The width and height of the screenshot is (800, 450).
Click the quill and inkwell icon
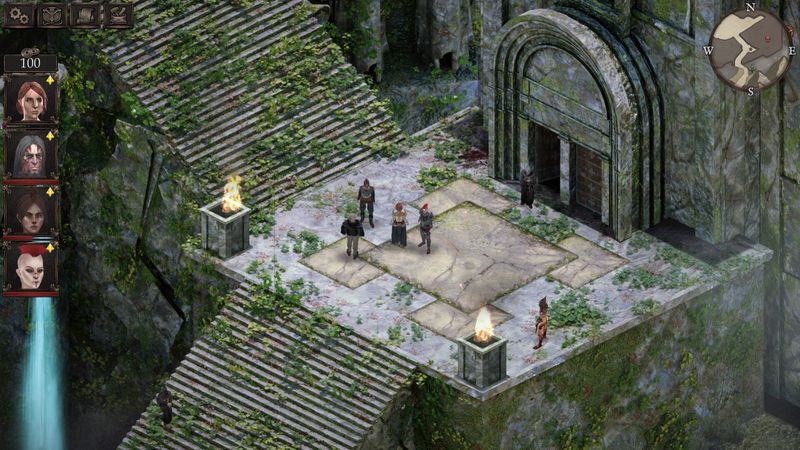coord(118,15)
